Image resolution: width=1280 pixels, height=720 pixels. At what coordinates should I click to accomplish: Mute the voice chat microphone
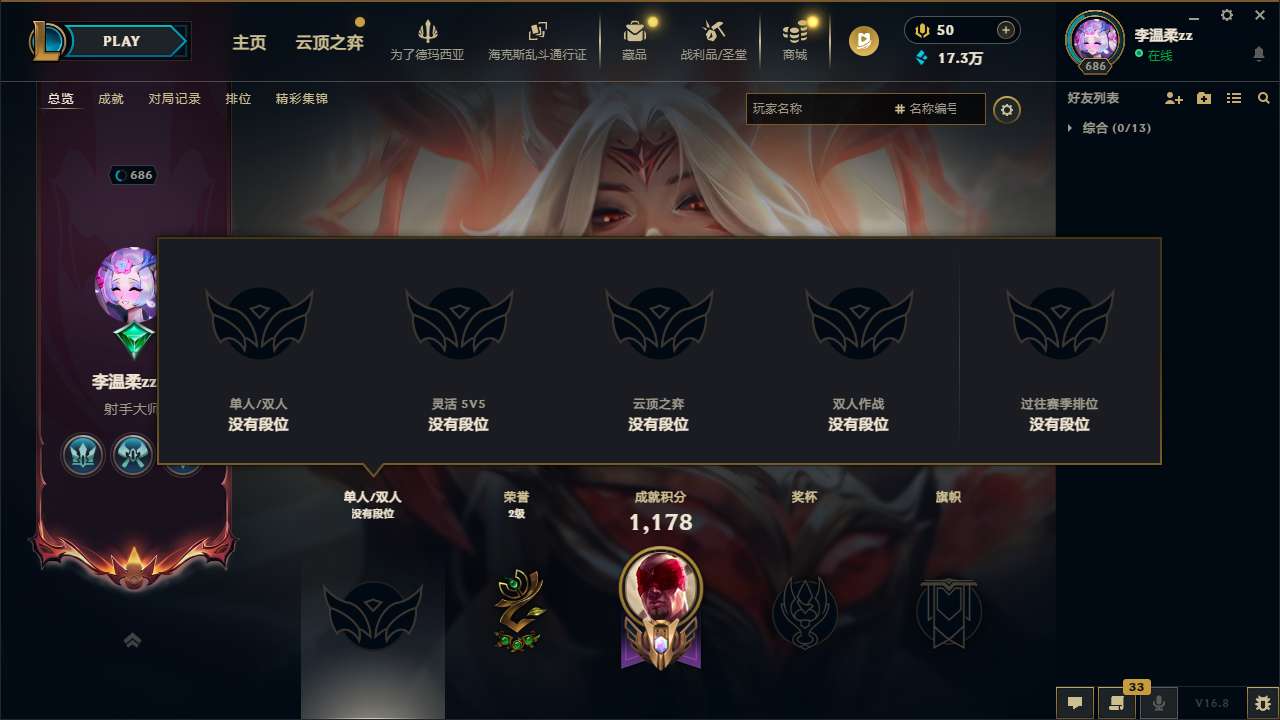click(x=1158, y=703)
